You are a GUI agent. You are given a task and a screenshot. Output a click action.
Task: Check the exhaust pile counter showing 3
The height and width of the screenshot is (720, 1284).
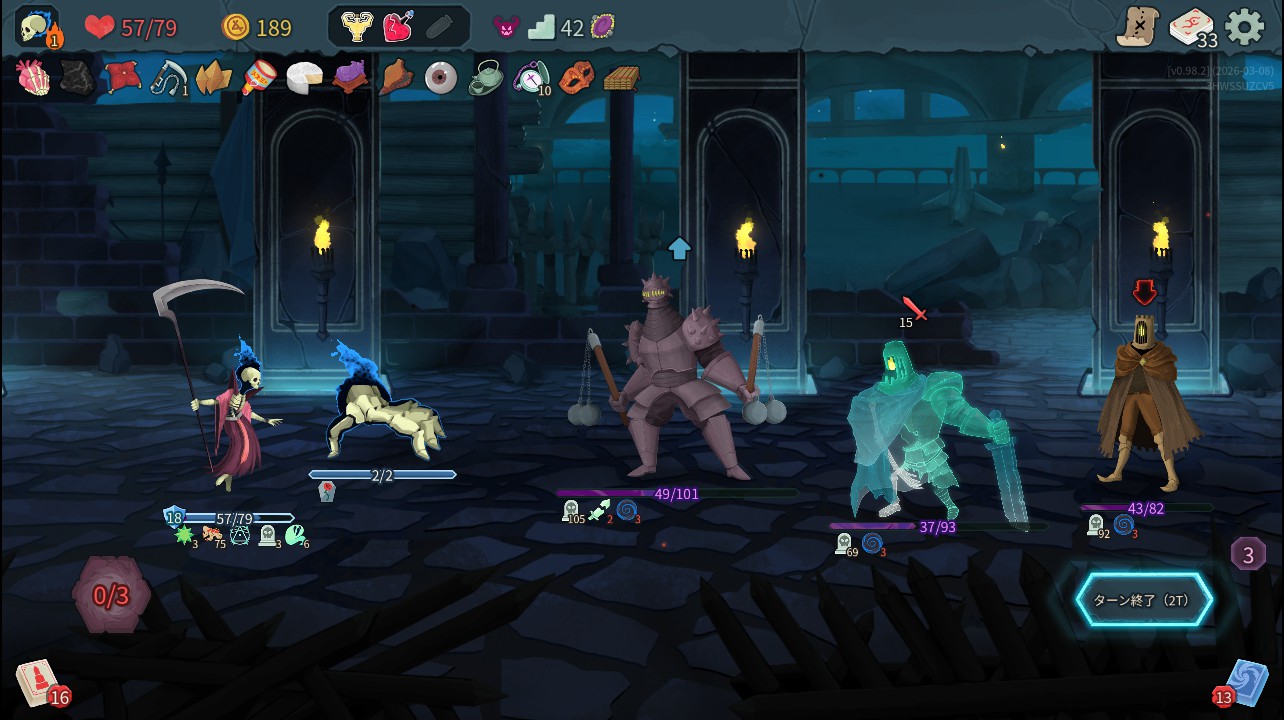pyautogui.click(x=1248, y=555)
